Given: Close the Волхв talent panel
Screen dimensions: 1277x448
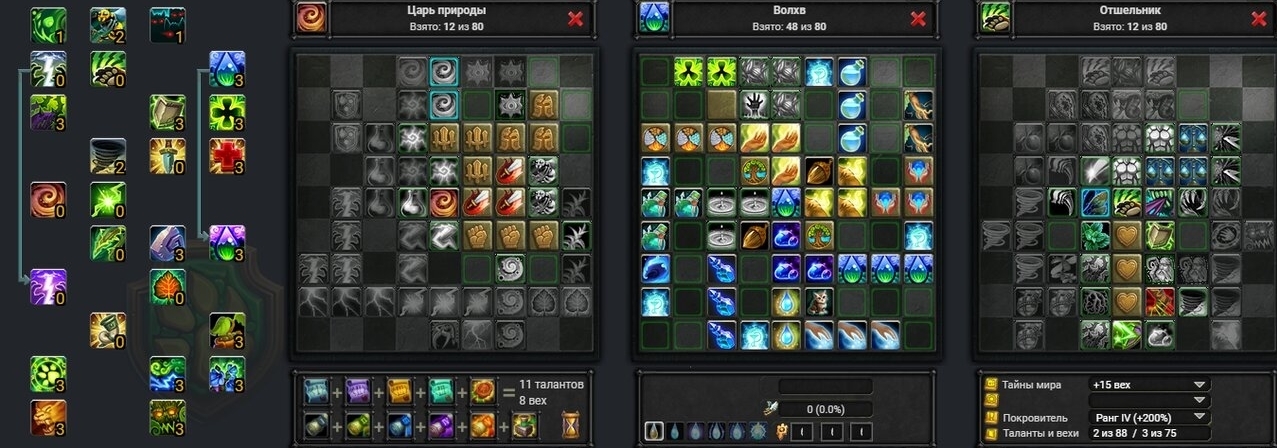Looking at the screenshot, I should click(x=918, y=18).
